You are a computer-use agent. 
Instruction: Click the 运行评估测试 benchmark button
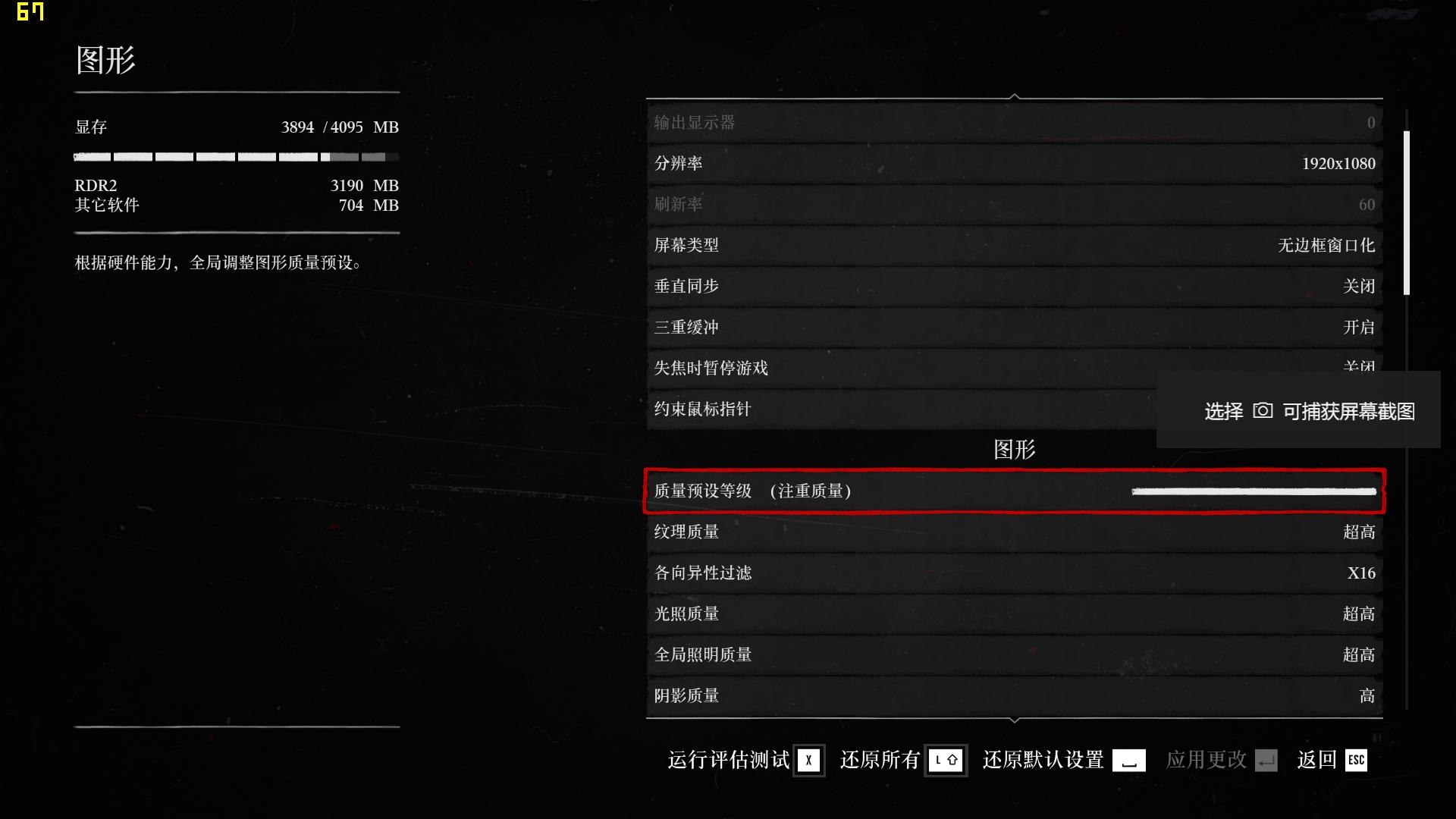point(728,761)
